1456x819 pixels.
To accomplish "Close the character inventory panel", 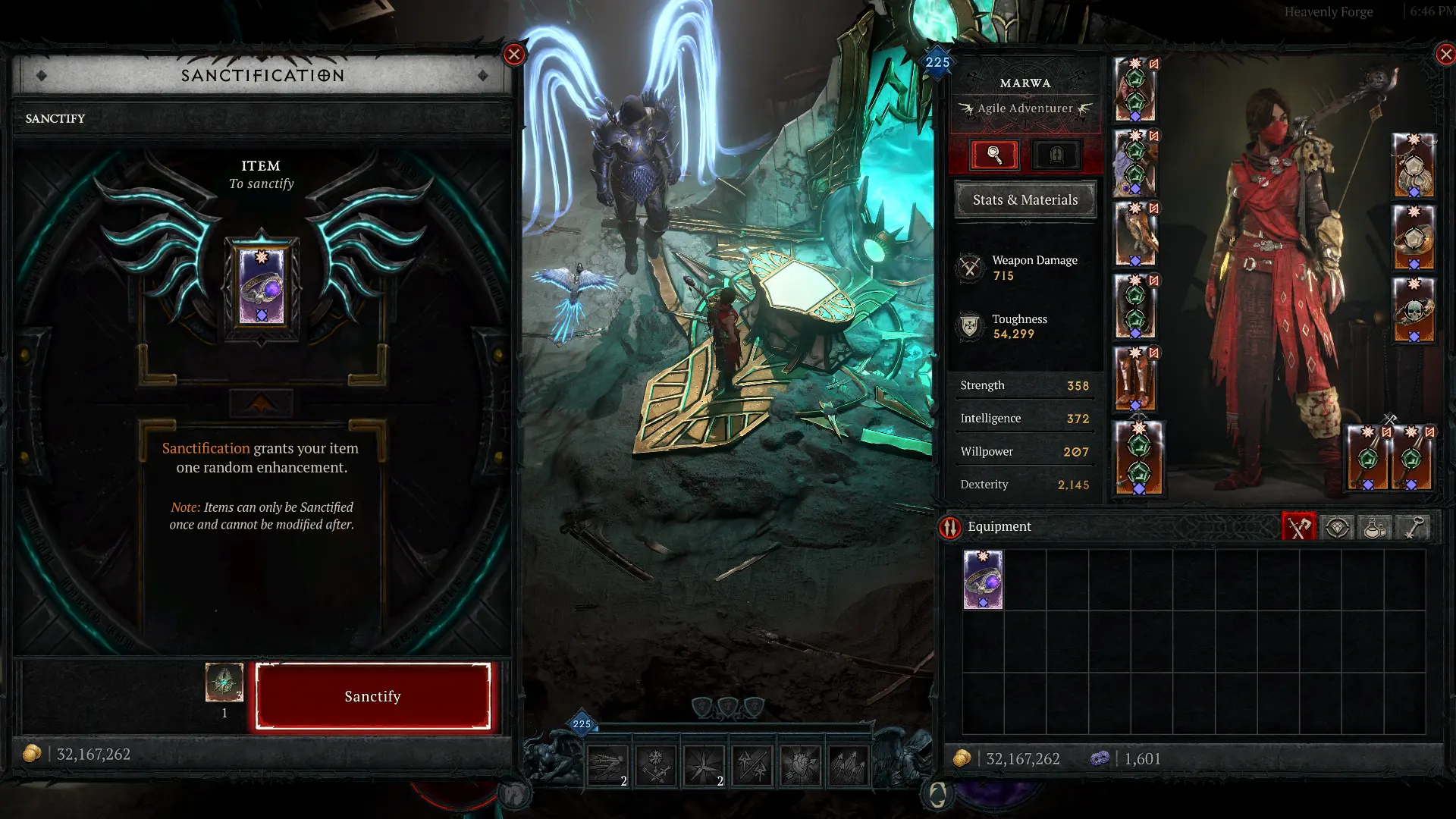I will (x=1445, y=54).
